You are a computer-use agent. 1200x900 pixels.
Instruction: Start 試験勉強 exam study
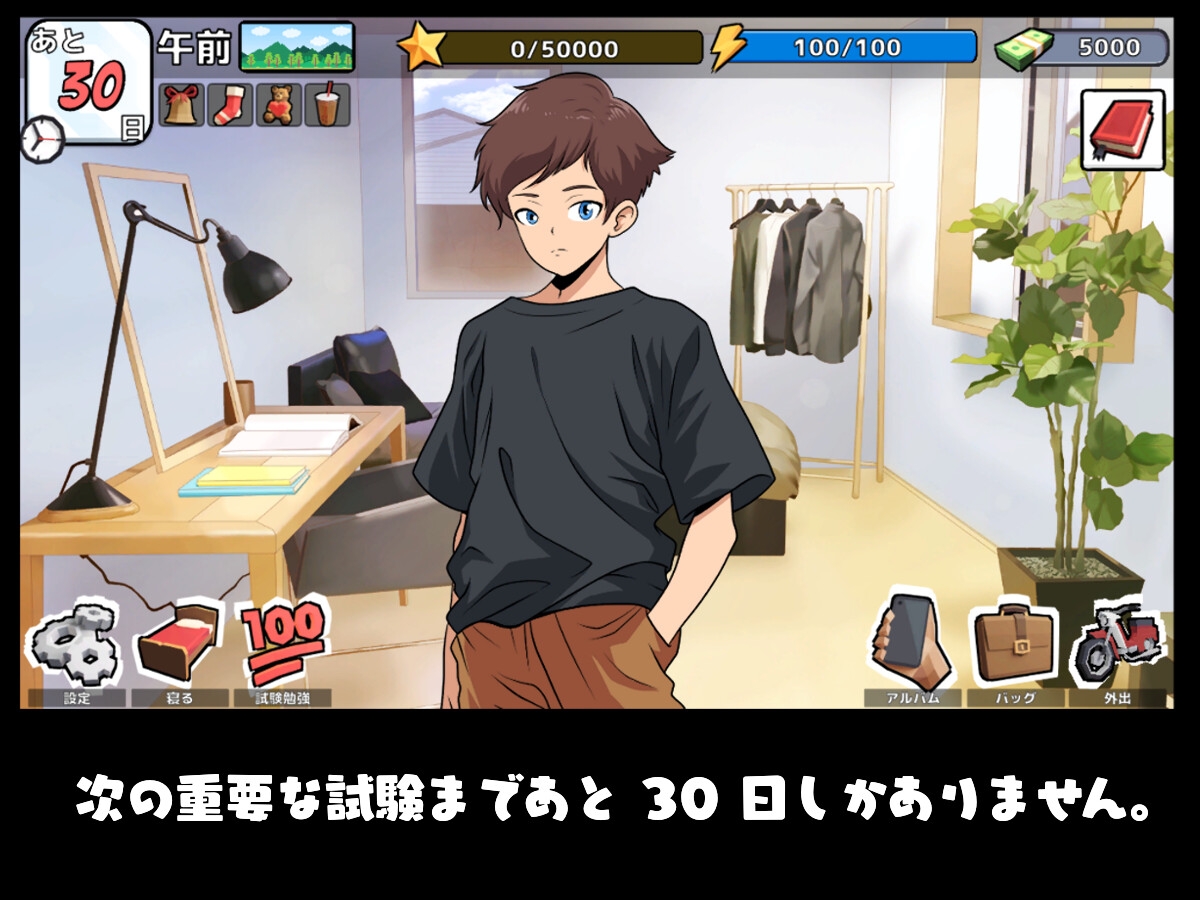(x=283, y=645)
